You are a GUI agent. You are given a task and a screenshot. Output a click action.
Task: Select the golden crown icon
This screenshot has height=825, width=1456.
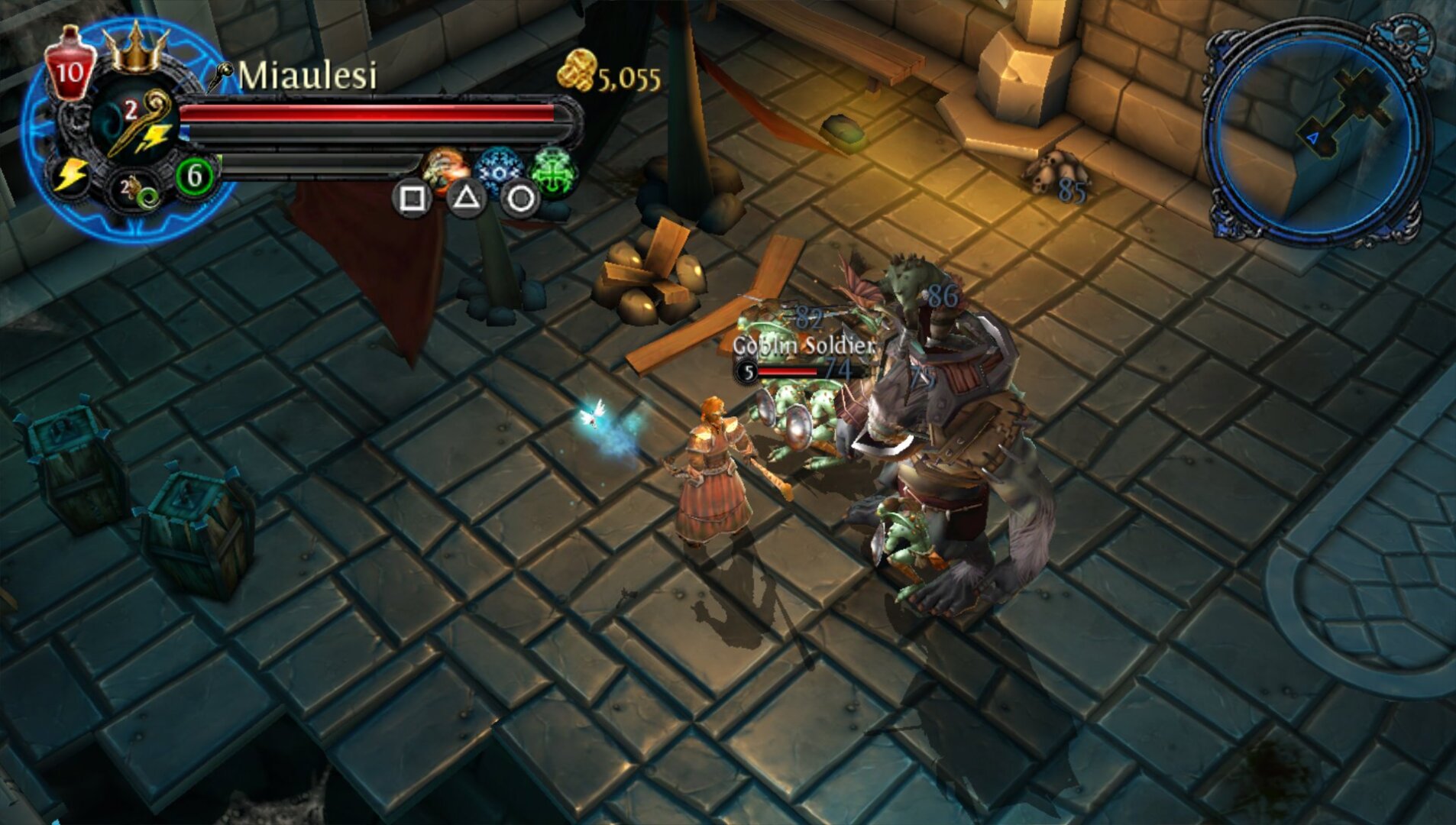pyautogui.click(x=136, y=49)
